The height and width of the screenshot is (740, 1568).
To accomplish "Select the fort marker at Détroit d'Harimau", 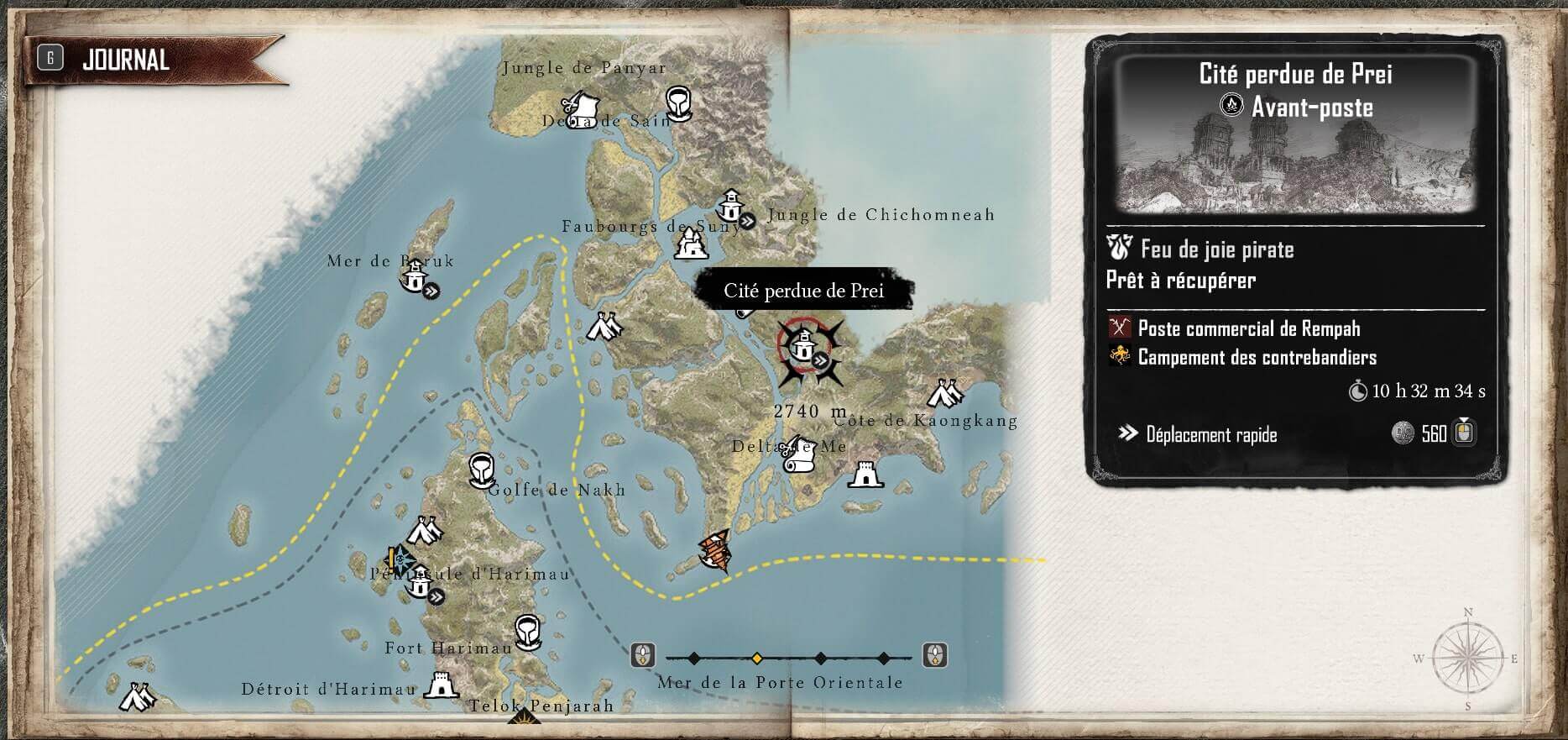I will click(x=442, y=685).
